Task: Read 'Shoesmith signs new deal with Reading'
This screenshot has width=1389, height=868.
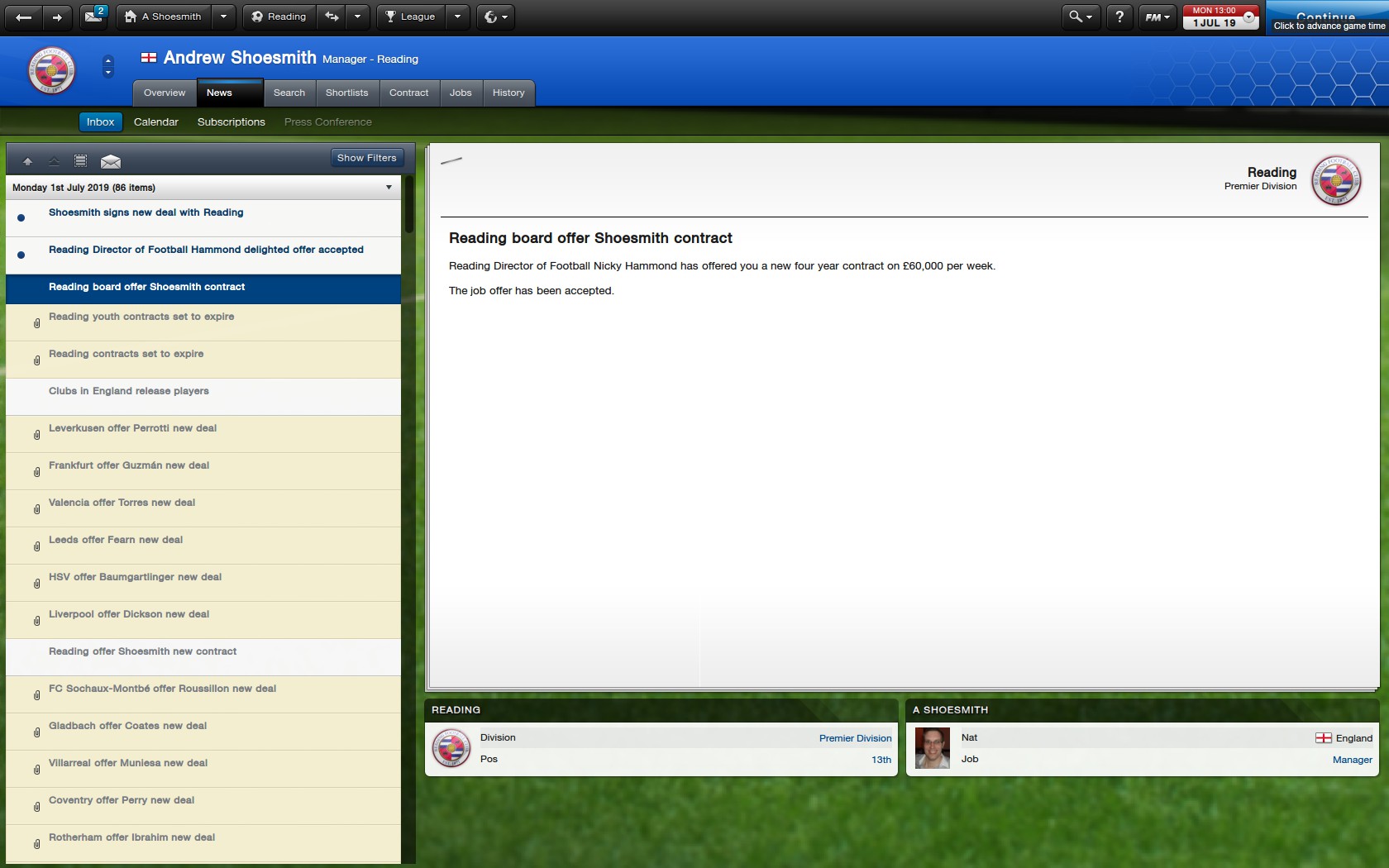Action: 146,212
